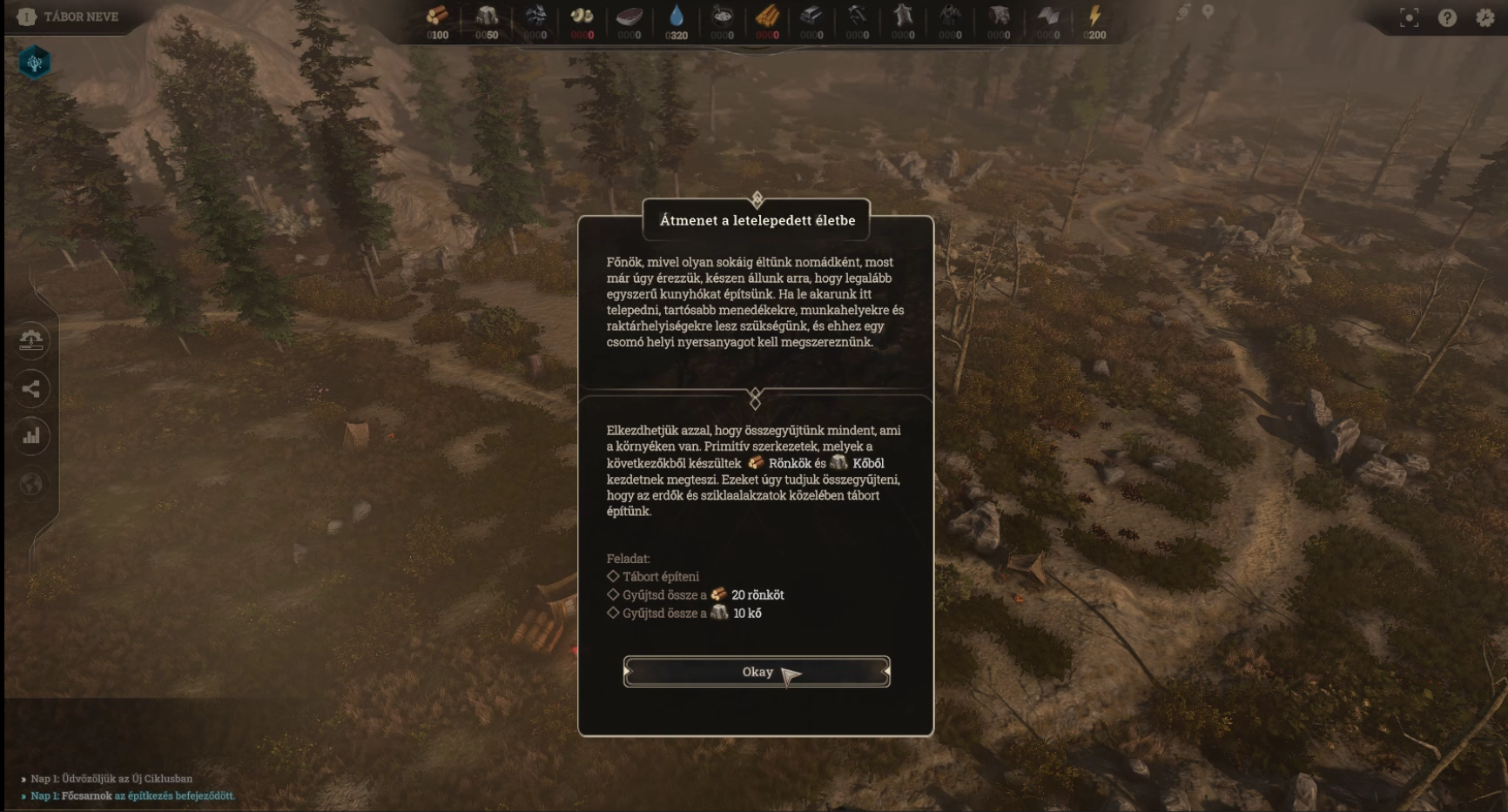Select the stone resource icon
This screenshot has height=812, width=1508.
pos(487,16)
